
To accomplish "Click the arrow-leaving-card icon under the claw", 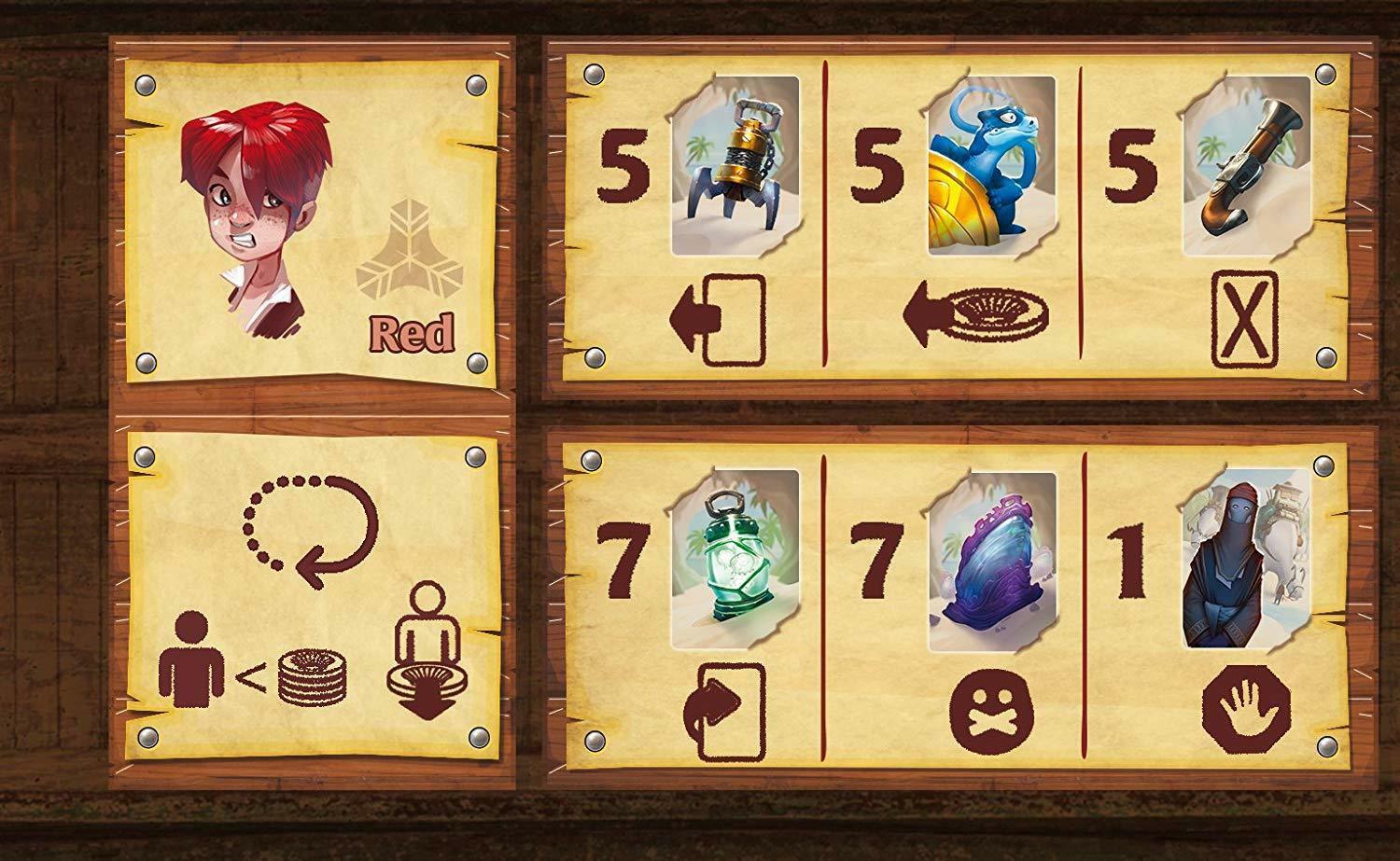I will point(718,319).
